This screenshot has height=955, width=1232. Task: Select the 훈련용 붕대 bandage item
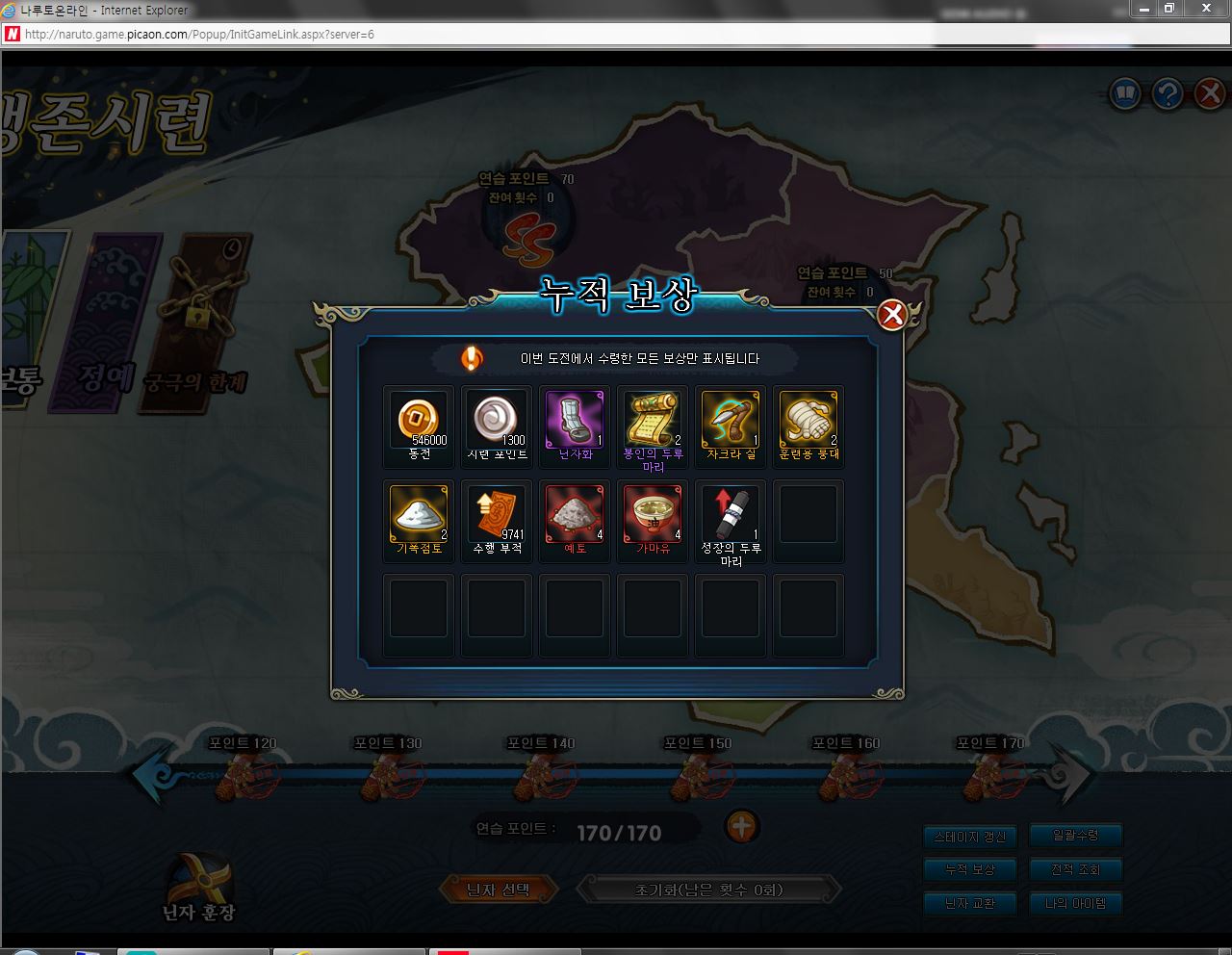[808, 420]
